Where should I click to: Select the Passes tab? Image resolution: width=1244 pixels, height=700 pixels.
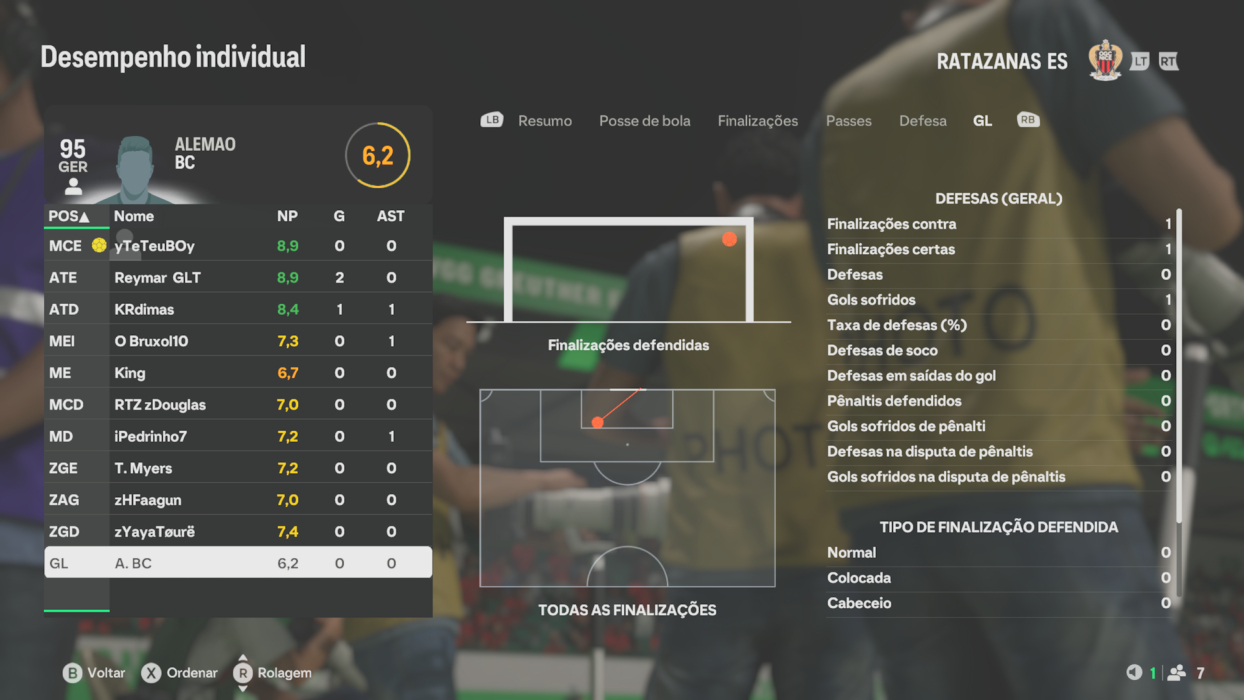pyautogui.click(x=848, y=121)
